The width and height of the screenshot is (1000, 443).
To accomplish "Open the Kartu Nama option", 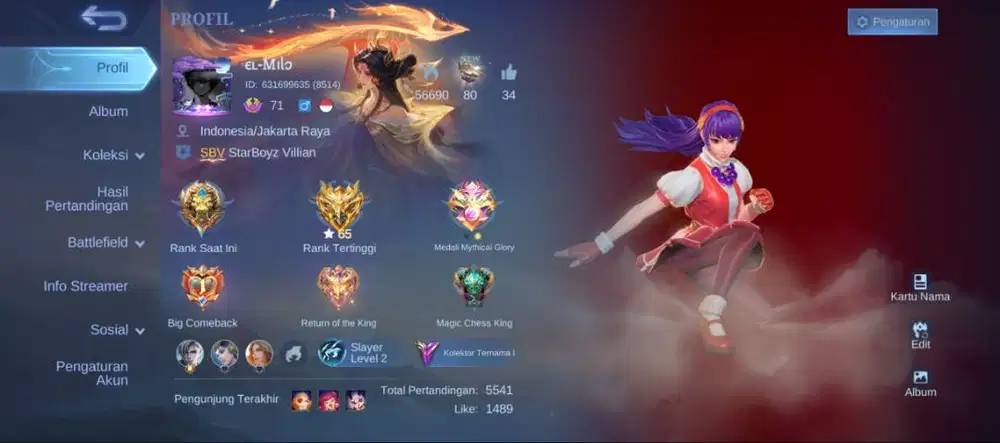I will click(x=920, y=287).
